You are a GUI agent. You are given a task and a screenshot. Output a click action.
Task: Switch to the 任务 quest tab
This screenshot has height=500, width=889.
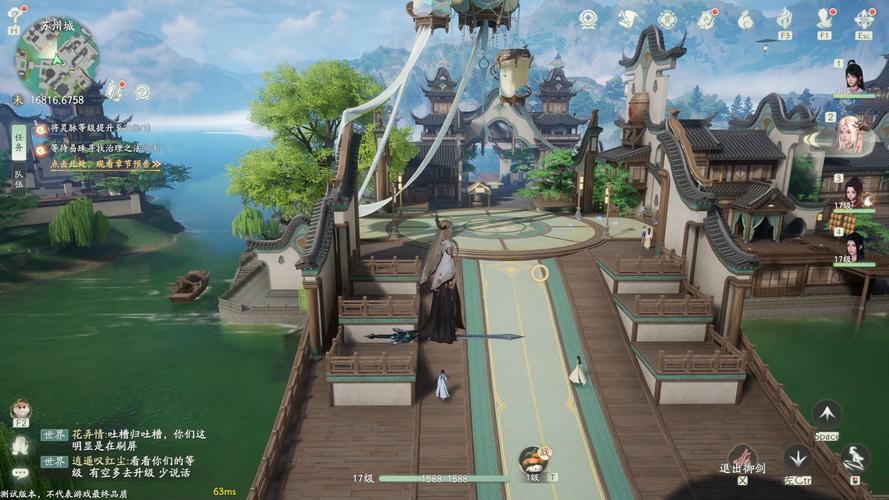tap(18, 146)
